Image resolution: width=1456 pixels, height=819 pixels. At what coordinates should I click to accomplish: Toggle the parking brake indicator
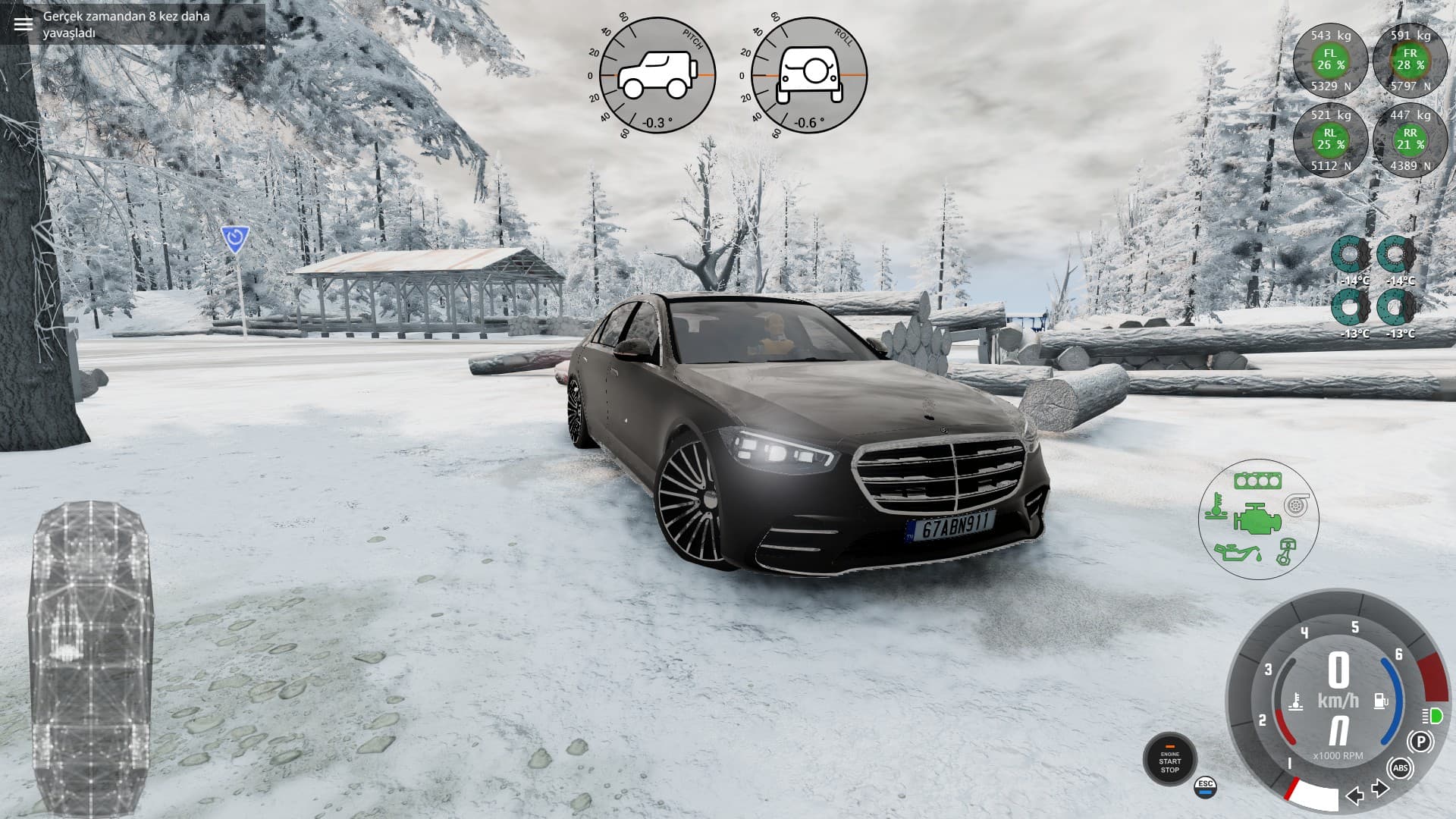pos(1420,741)
